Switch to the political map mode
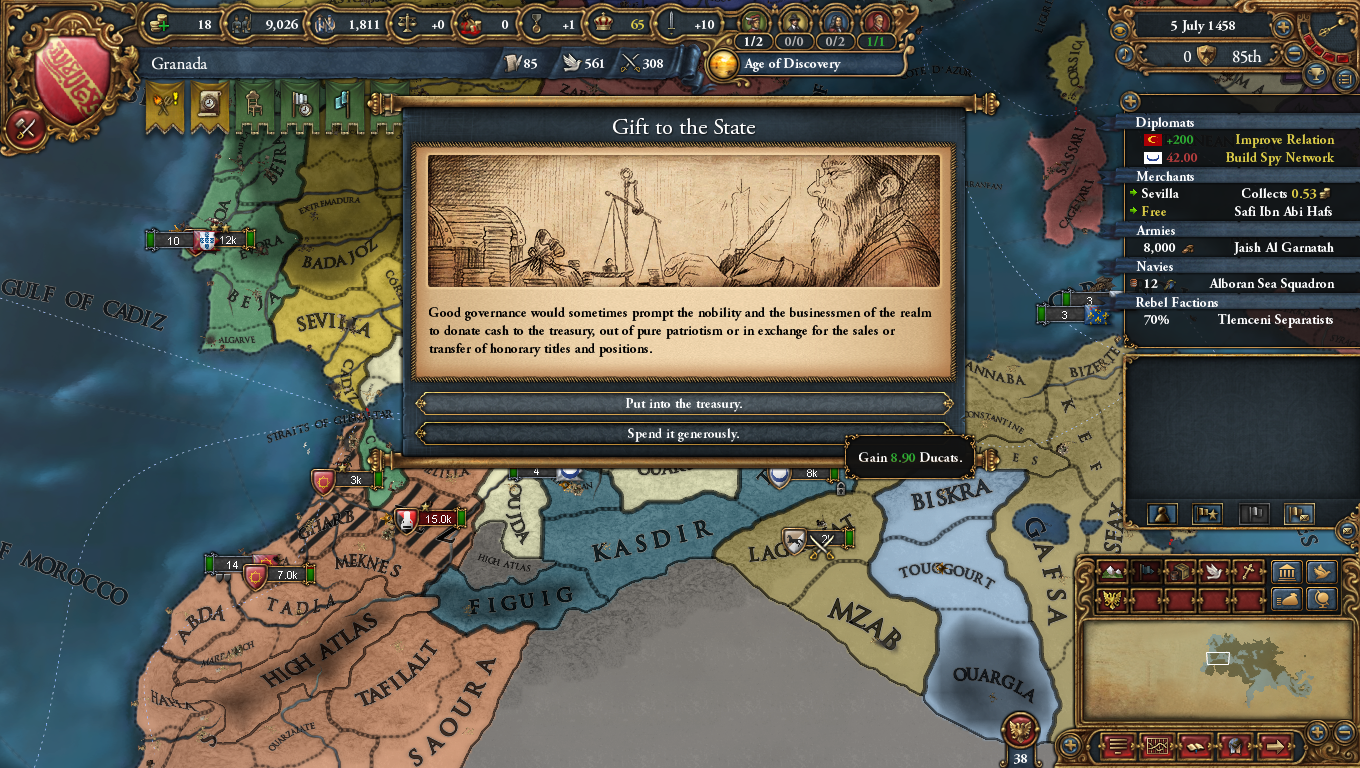The image size is (1360, 768). pos(1145,570)
